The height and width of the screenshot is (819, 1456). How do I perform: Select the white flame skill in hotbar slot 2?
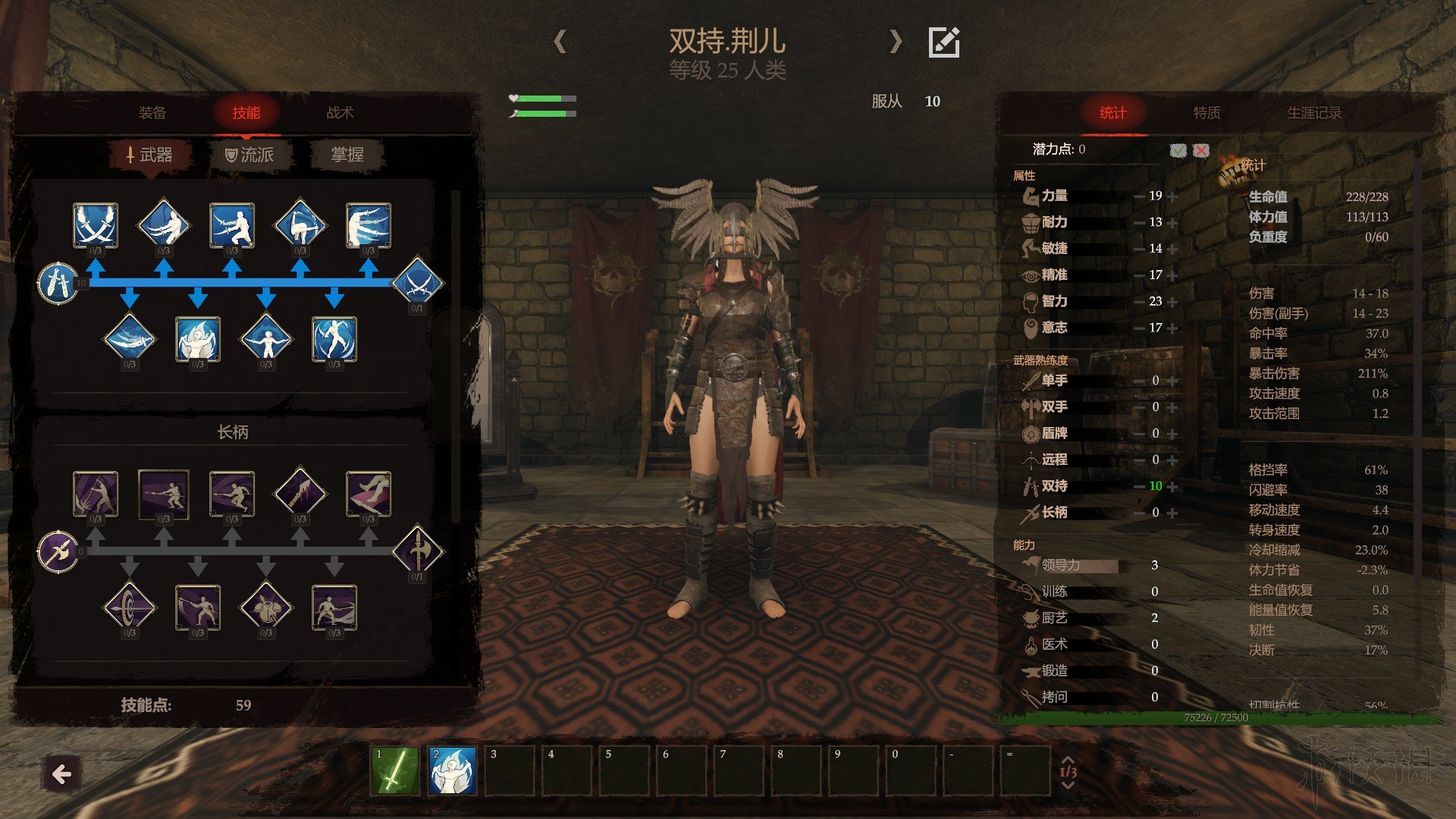[x=452, y=770]
